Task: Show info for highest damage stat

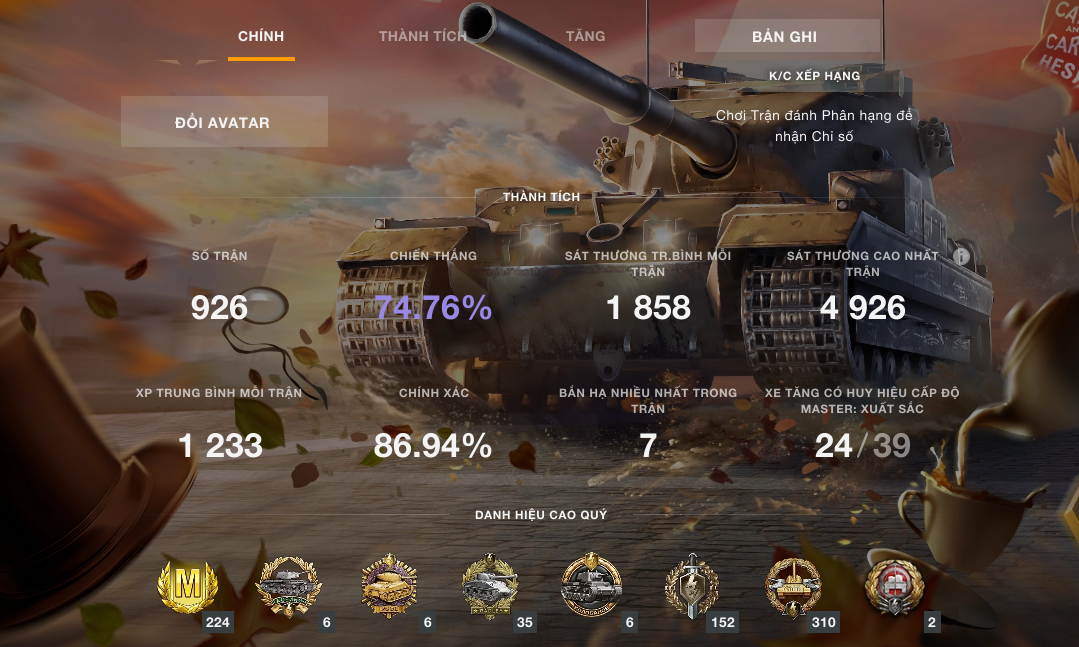Action: (962, 256)
